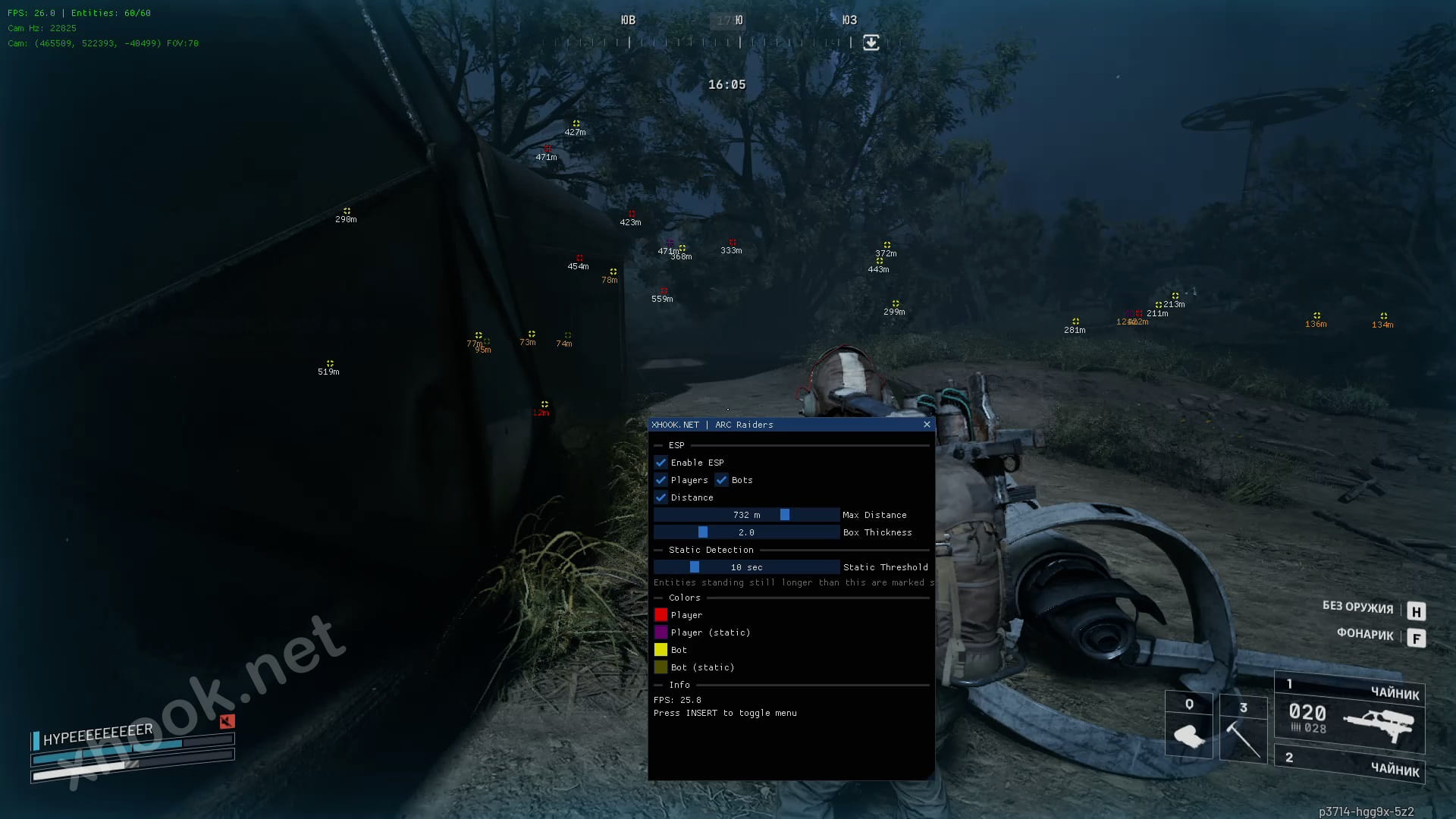Viewport: 1456px width, 819px height.
Task: Open the yellow Bot color swatch
Action: point(661,650)
